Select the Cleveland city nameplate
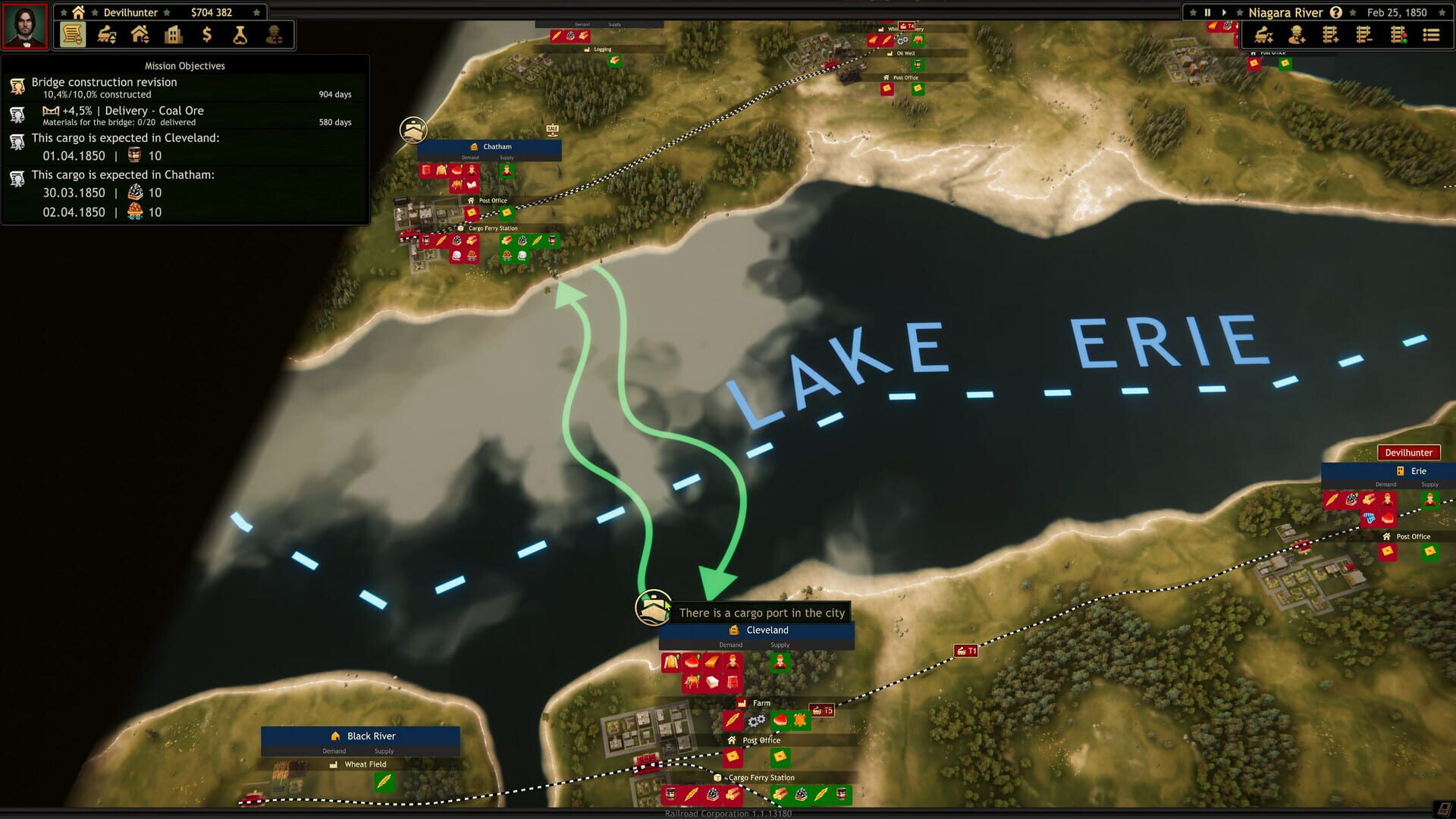 [767, 630]
